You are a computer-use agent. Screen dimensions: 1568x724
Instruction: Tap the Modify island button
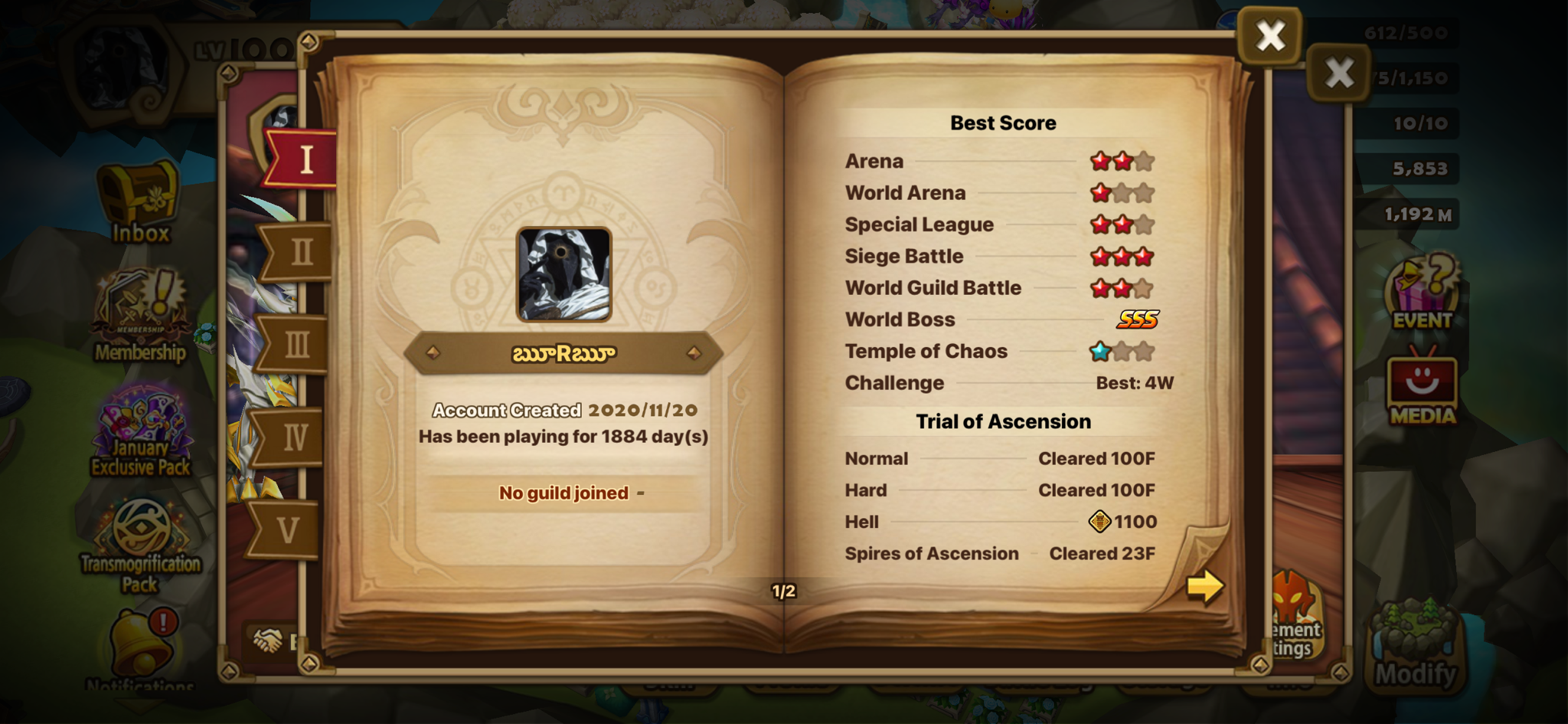click(1416, 648)
